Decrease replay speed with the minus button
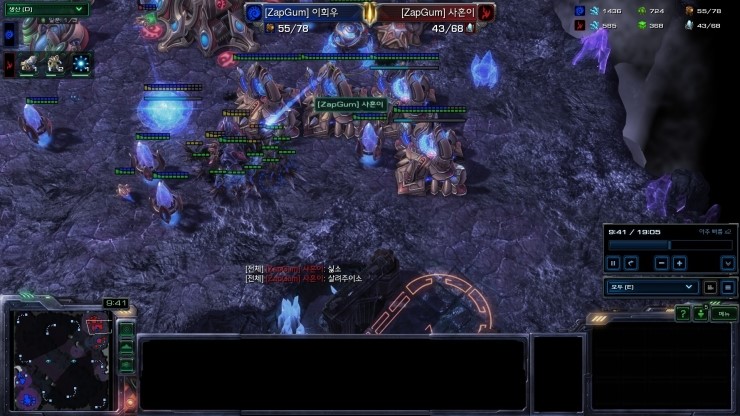 pyautogui.click(x=661, y=263)
